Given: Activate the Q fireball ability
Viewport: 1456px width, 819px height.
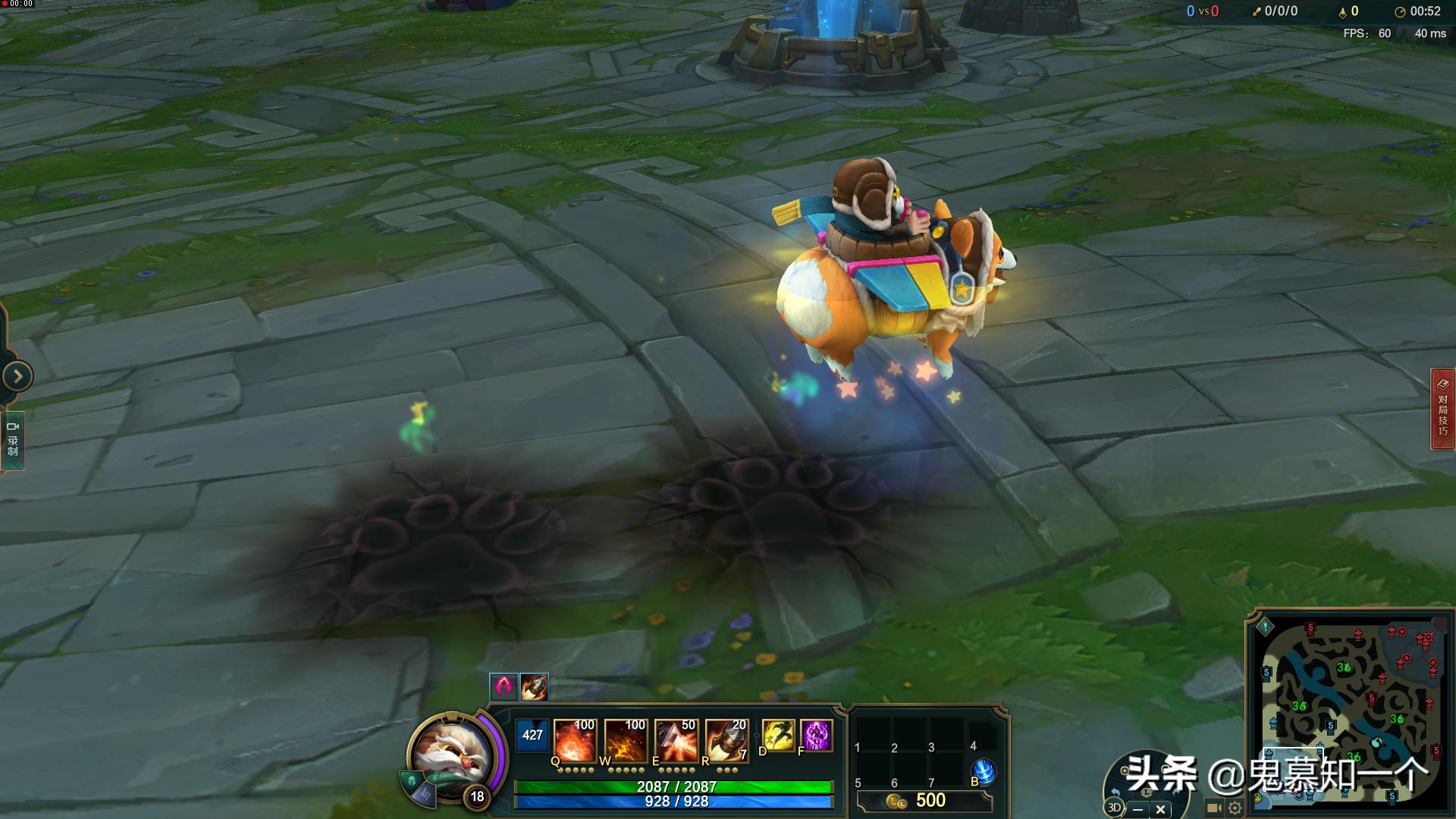Looking at the screenshot, I should (x=575, y=739).
